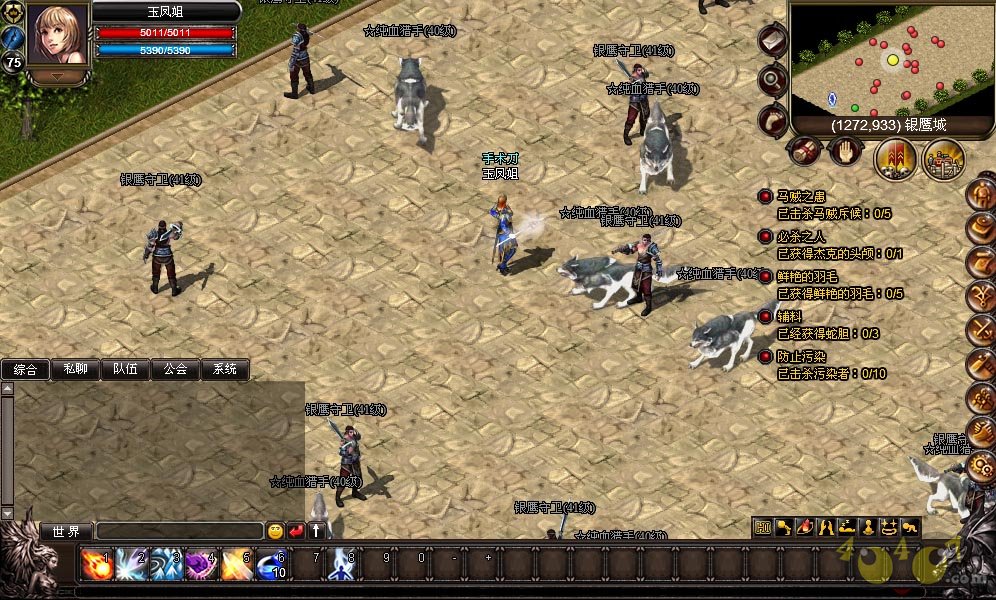The height and width of the screenshot is (600, 996).
Task: Open the smiley emoticon picker
Action: (275, 532)
